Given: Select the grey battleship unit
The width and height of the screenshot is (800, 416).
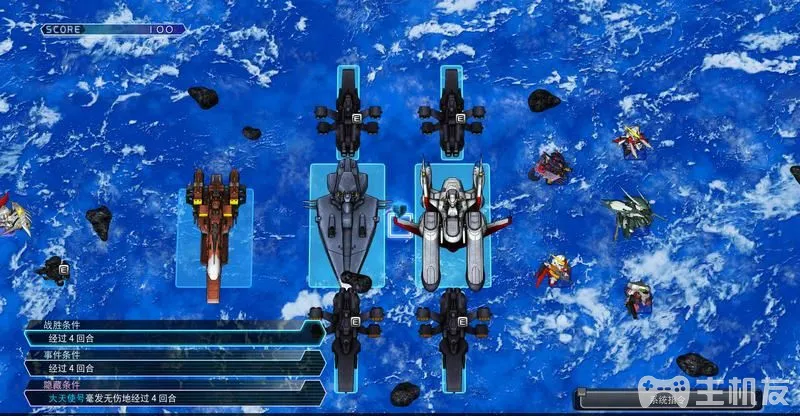Looking at the screenshot, I should pos(347,222).
